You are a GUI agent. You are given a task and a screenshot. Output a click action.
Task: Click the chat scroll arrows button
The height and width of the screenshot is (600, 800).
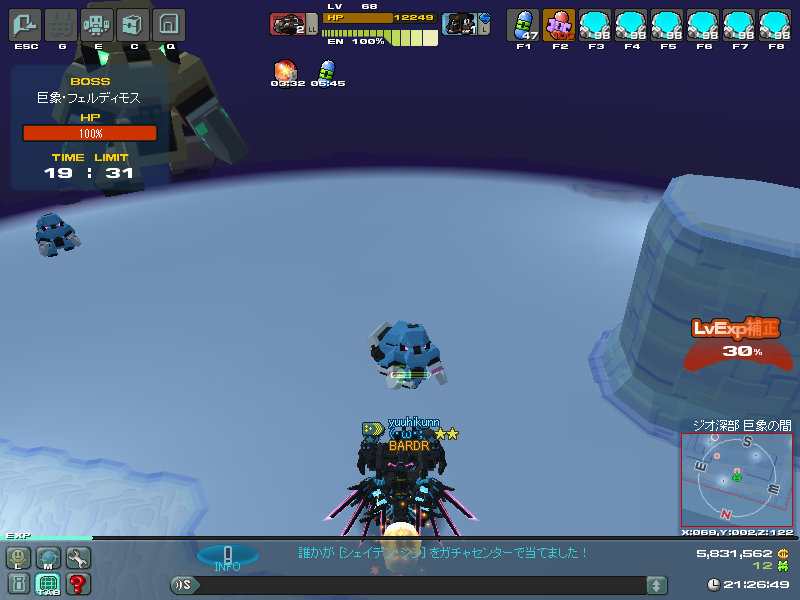[656, 585]
